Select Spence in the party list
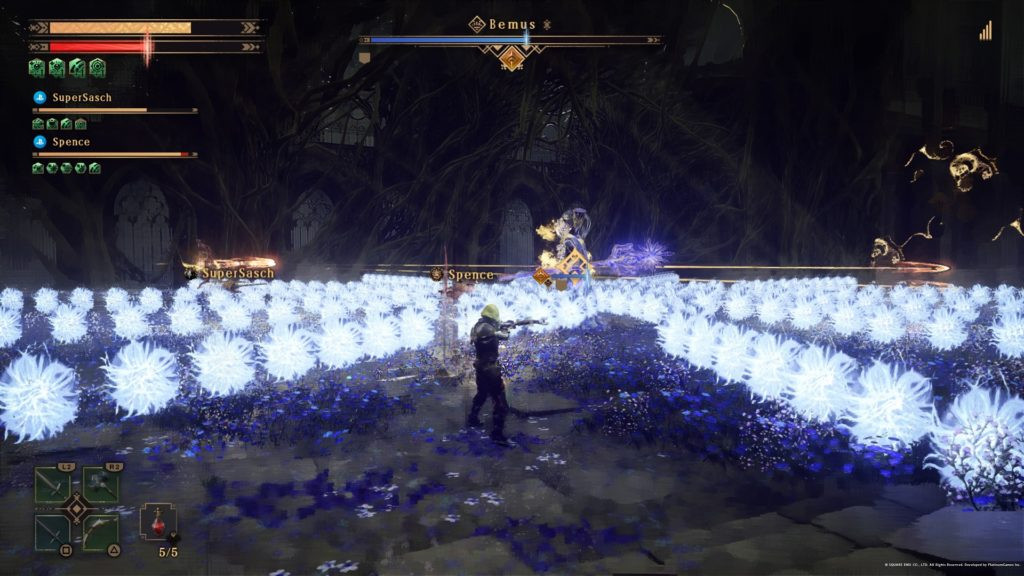1024x576 pixels. (70, 142)
